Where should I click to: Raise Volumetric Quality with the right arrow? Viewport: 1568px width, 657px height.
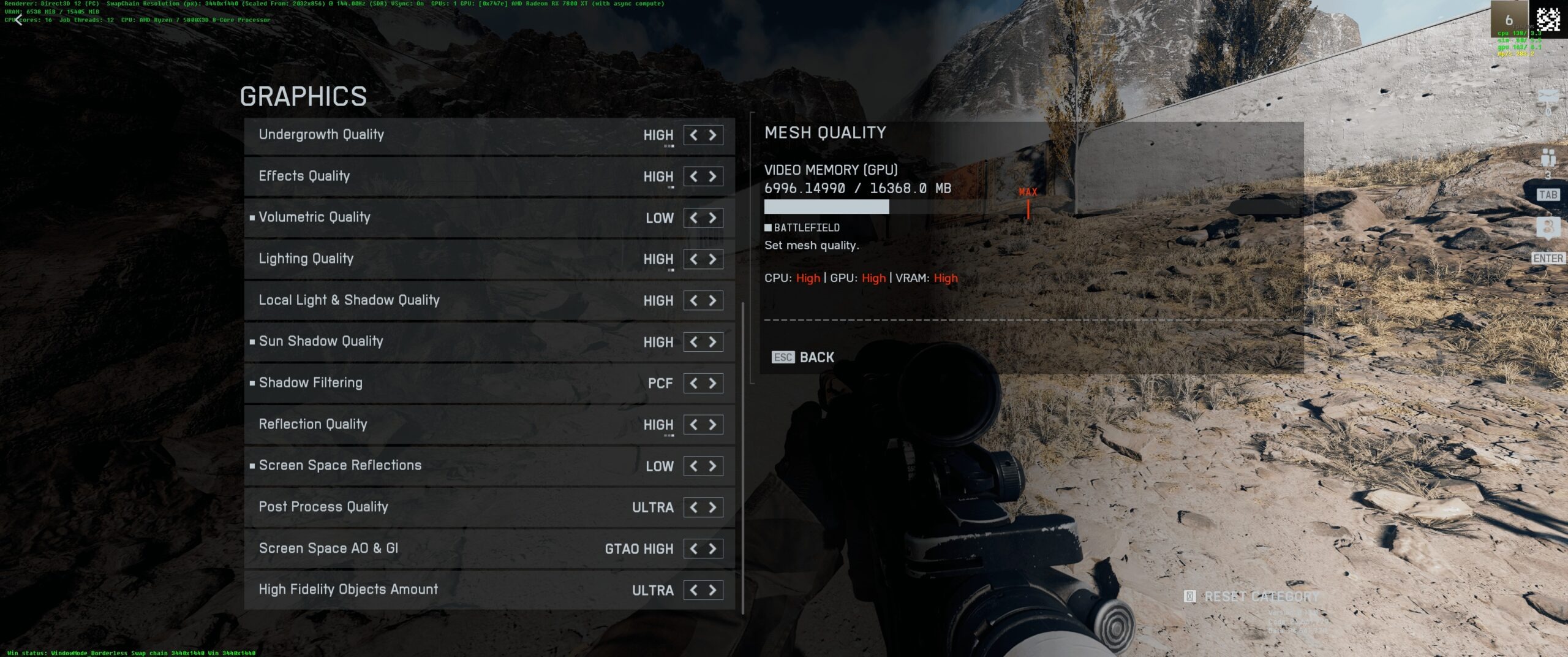click(713, 218)
